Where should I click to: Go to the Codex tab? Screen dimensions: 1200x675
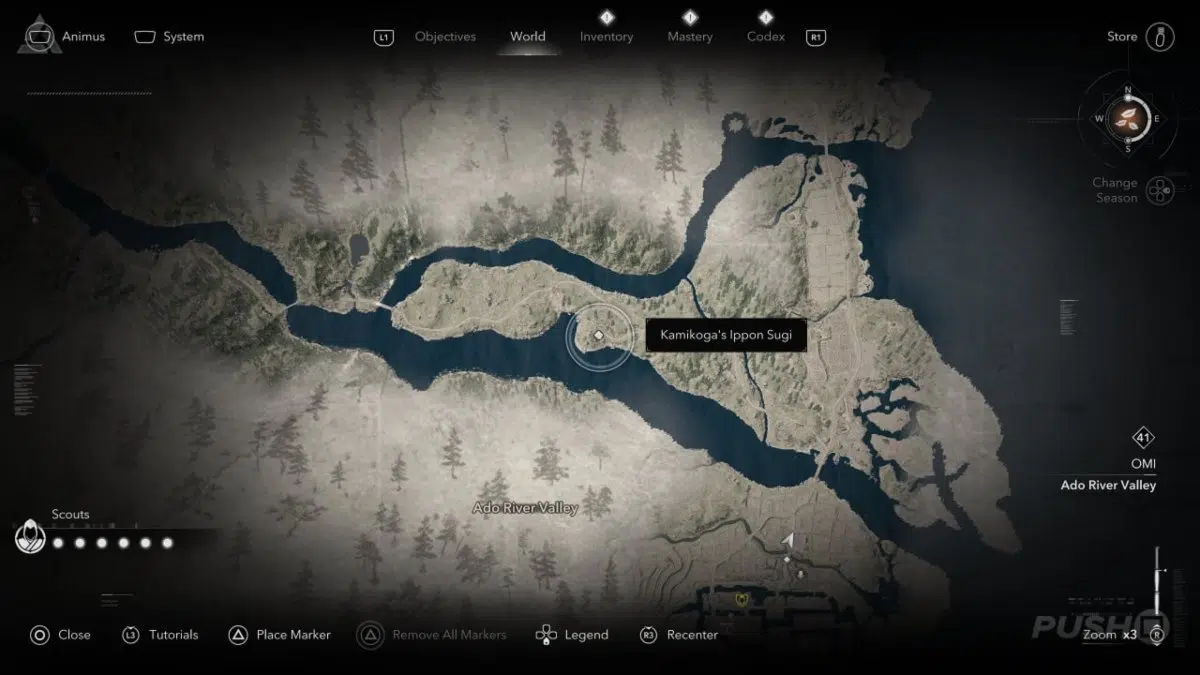[766, 37]
